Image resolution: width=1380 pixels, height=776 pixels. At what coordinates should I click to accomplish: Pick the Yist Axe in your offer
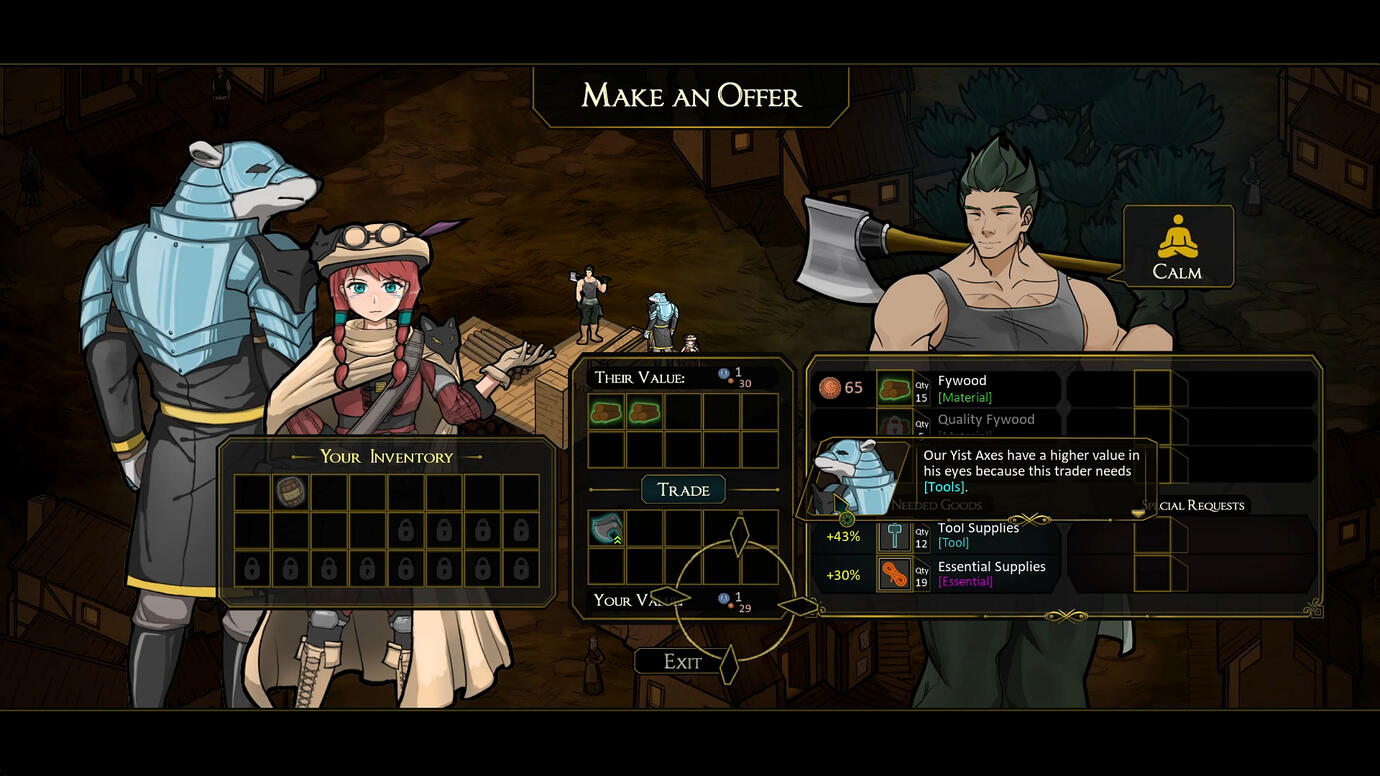tap(606, 529)
